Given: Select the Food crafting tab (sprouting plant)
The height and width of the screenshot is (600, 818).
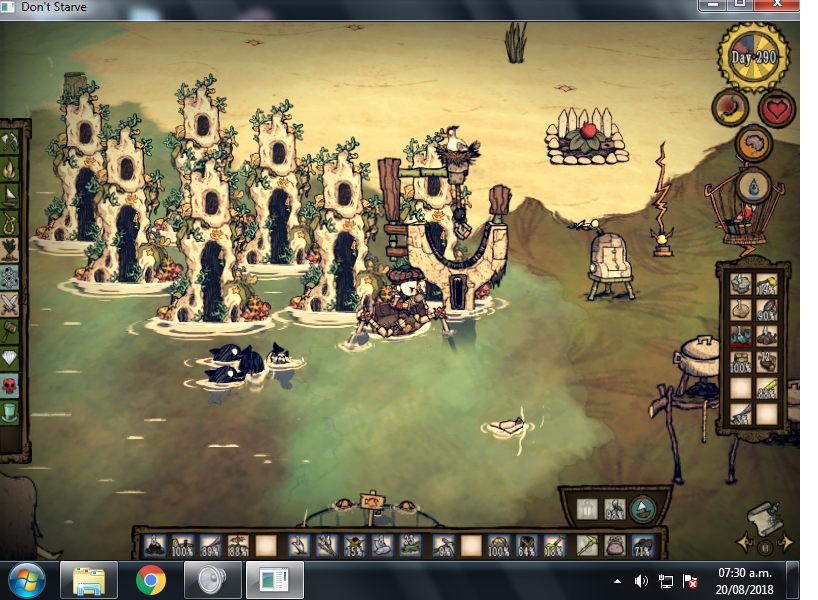Looking at the screenshot, I should pos(11,250).
